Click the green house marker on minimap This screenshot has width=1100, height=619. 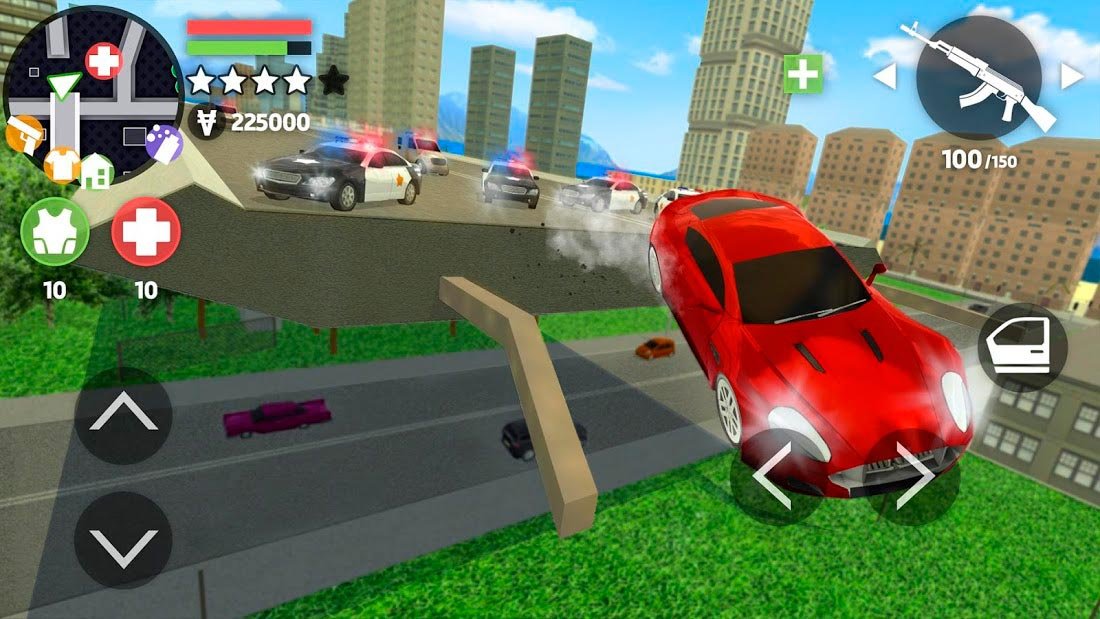point(96,171)
